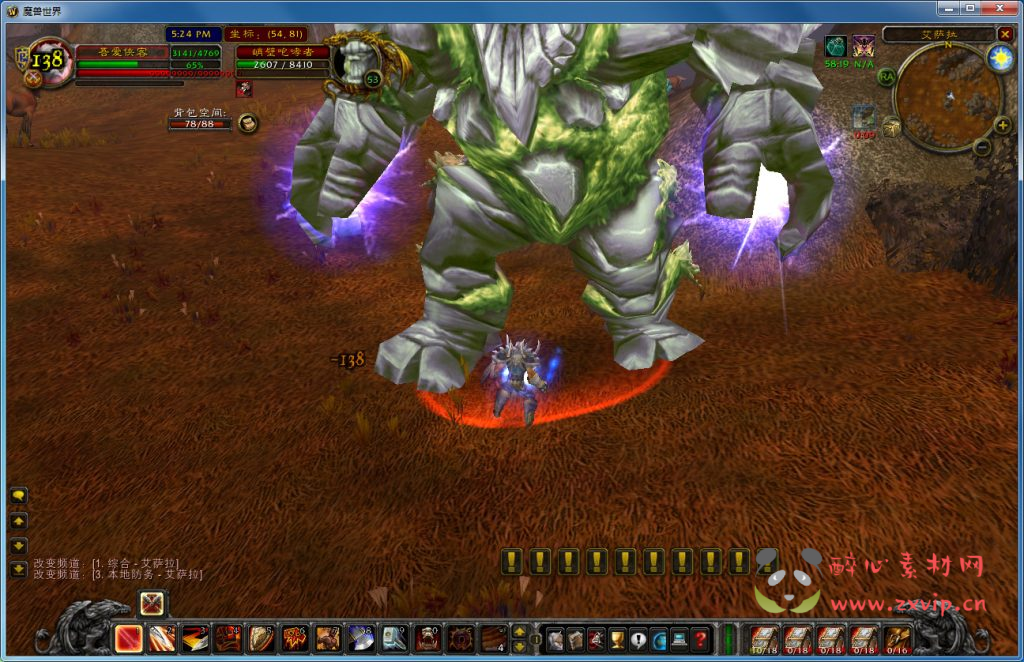
Task: Open the bag slot showing 0/16
Action: pos(897,637)
